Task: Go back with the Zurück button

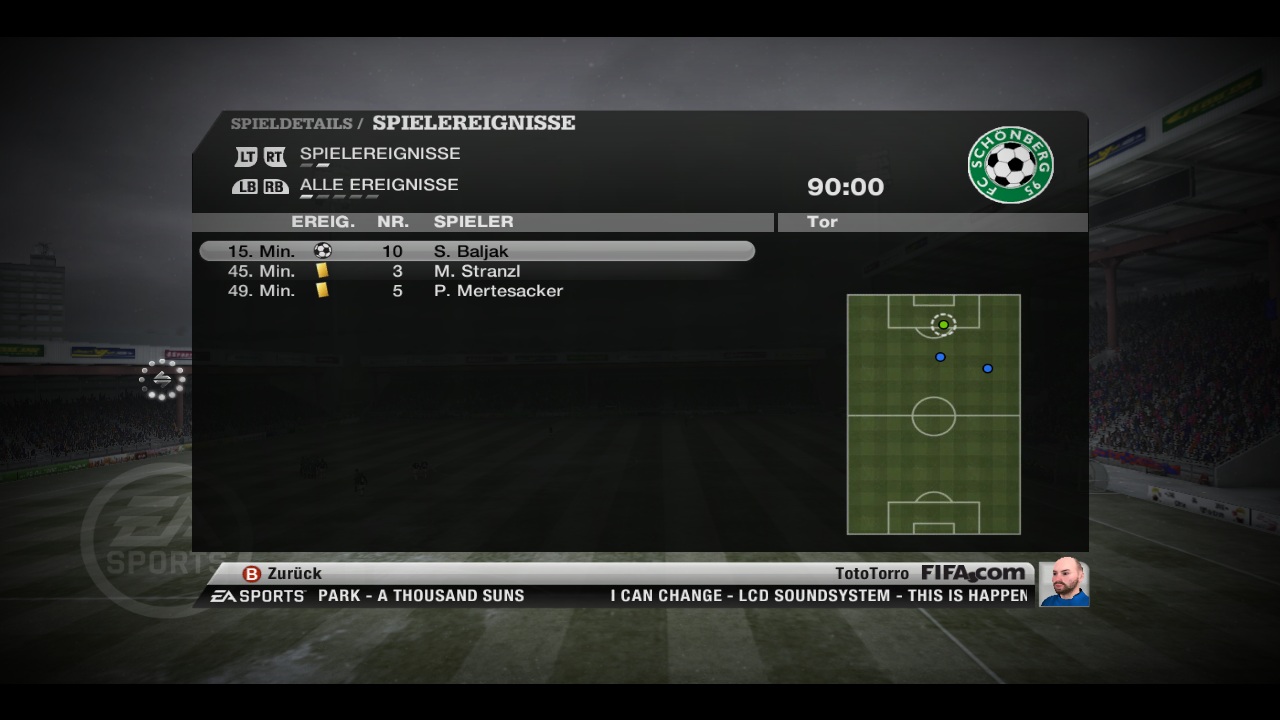Action: coord(283,574)
